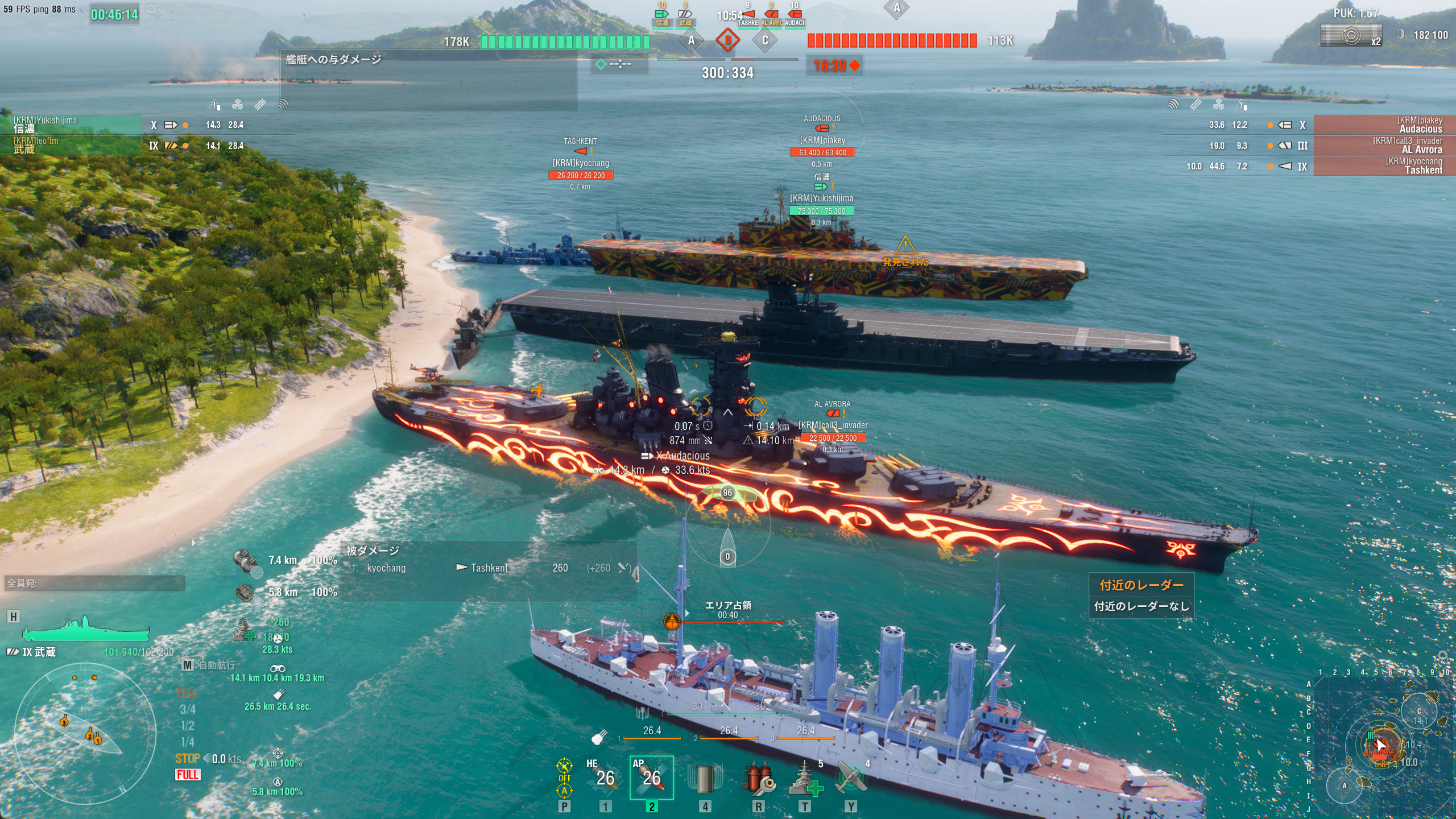This screenshot has width=1456, height=819.
Task: Set engine telegraph to STOP
Action: click(x=187, y=759)
